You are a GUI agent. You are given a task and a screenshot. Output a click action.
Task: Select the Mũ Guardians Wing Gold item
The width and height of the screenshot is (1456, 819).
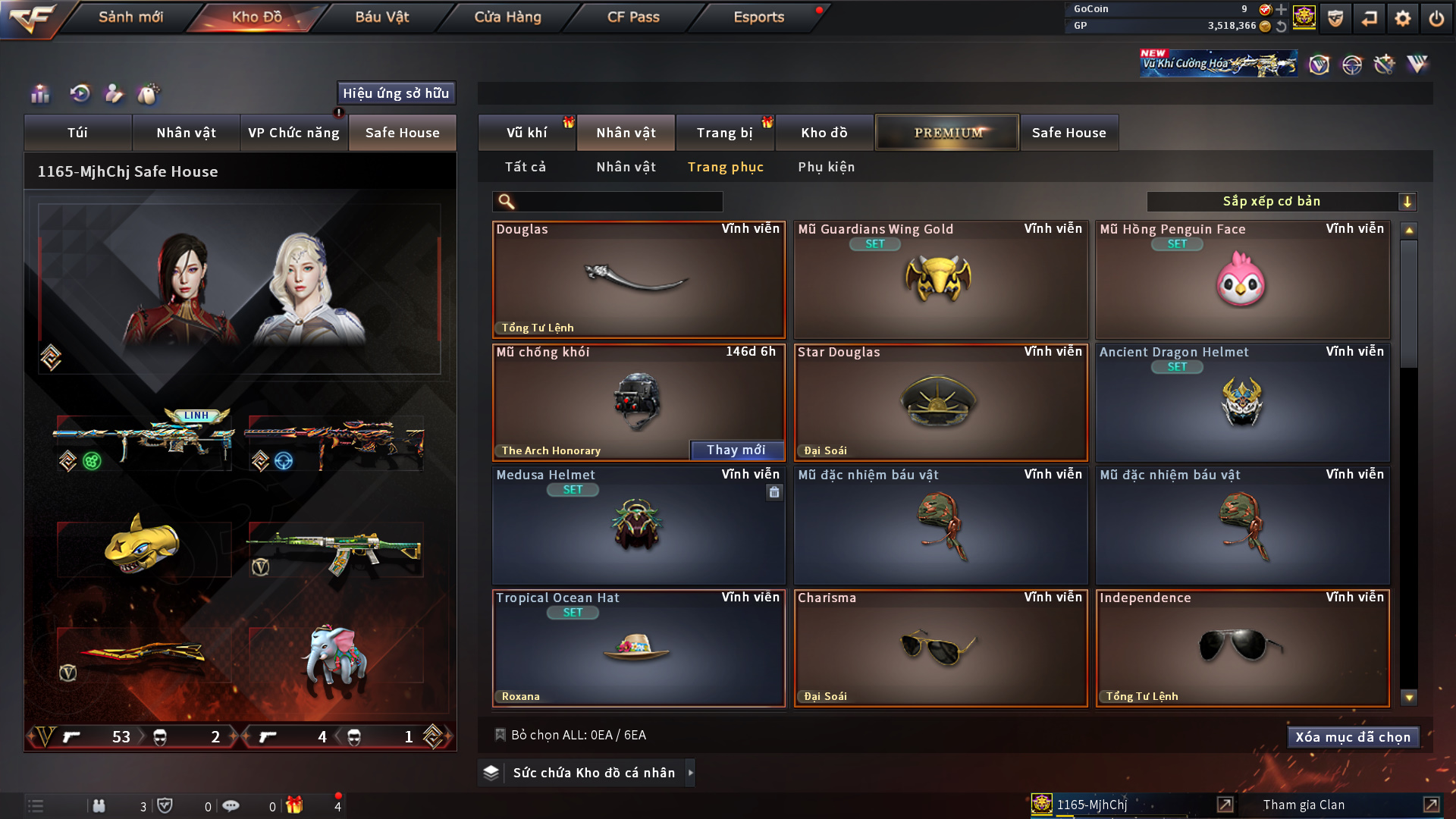(940, 280)
